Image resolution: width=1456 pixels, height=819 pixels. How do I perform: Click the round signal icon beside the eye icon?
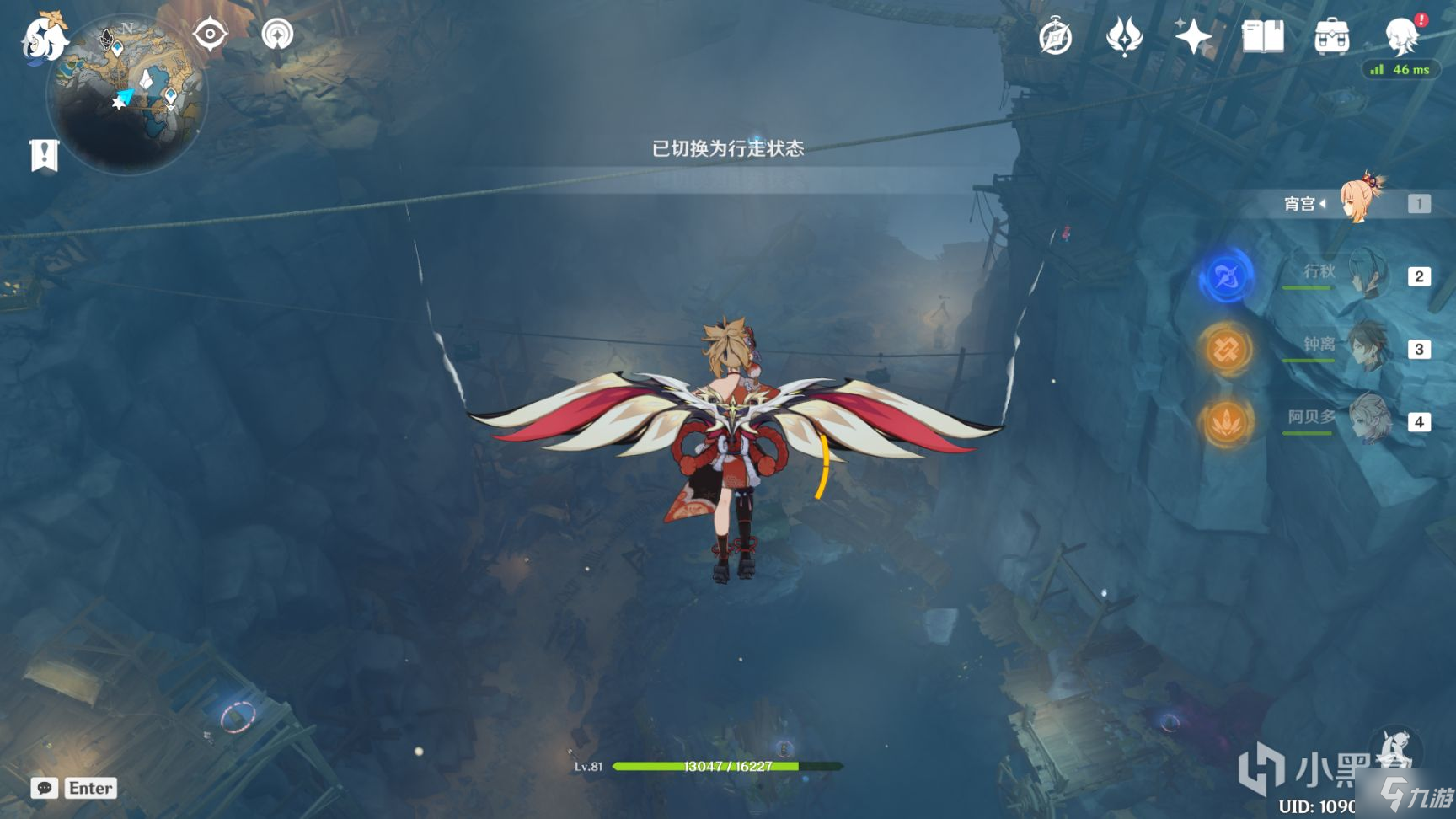coord(277,35)
